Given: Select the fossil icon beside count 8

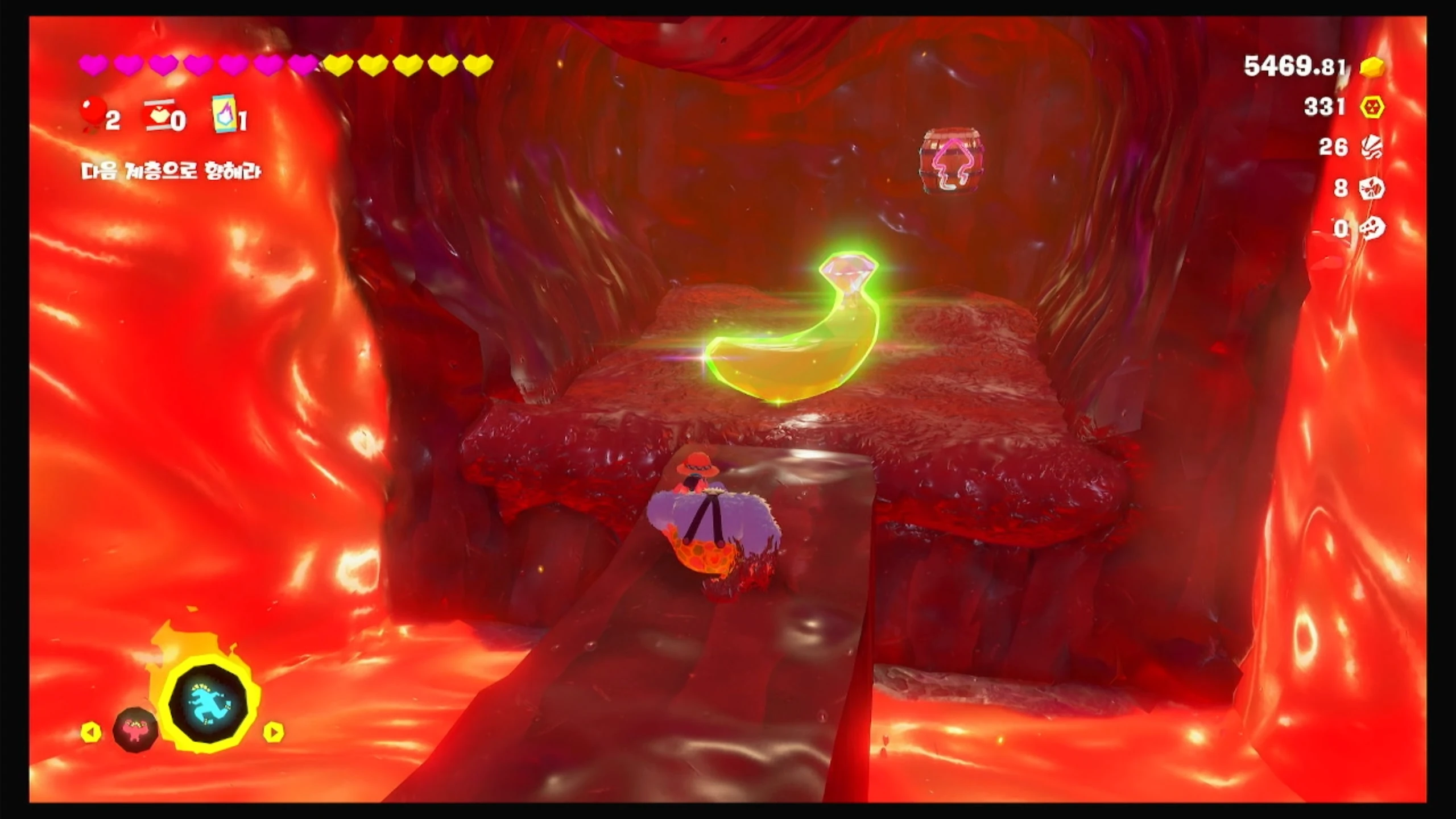Looking at the screenshot, I should pyautogui.click(x=1372, y=188).
